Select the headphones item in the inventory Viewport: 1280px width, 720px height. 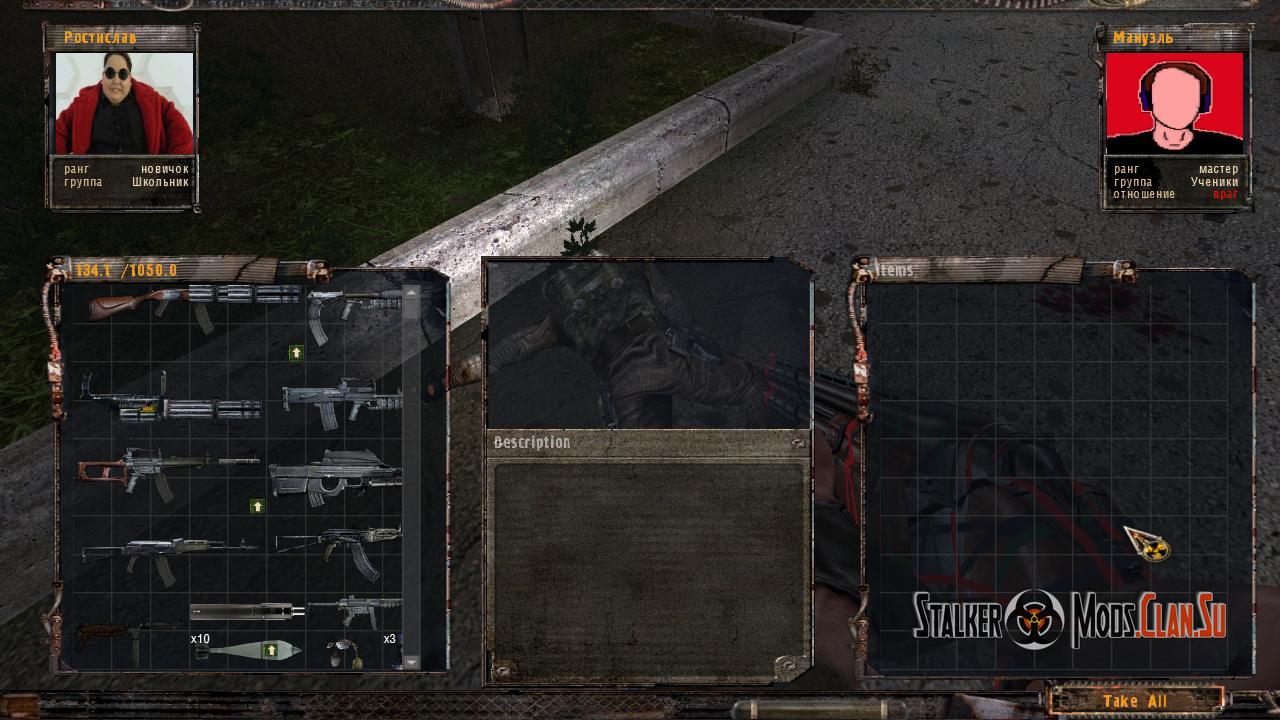345,652
